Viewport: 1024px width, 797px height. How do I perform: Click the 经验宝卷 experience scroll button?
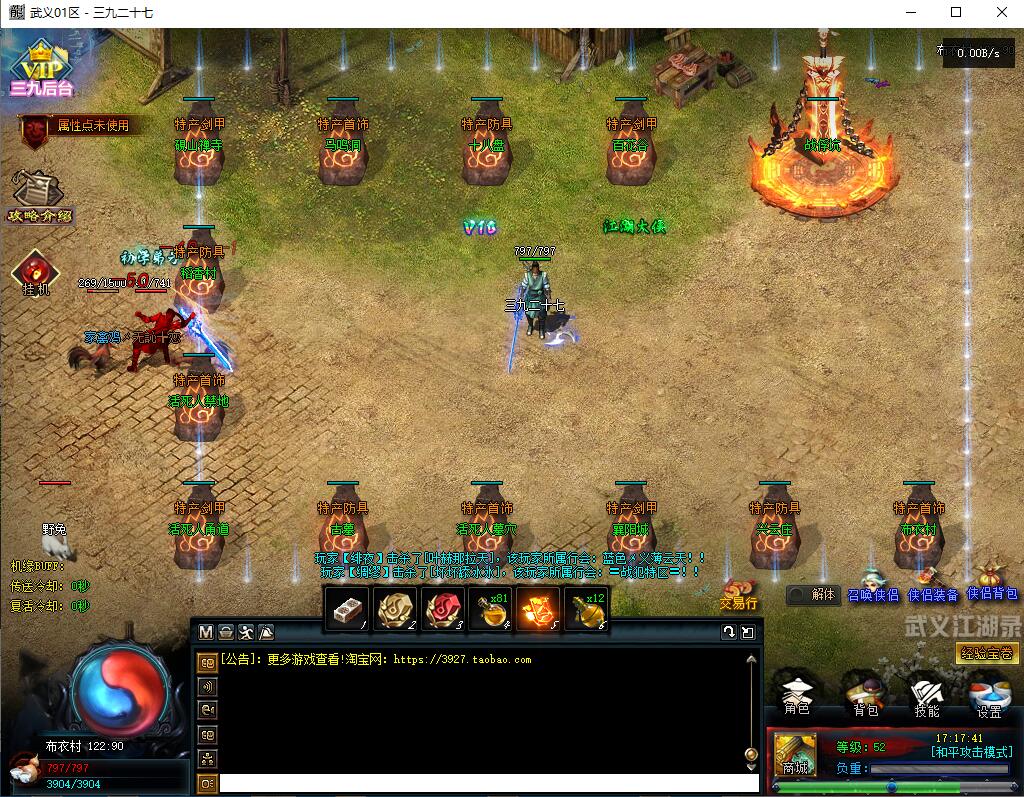tap(986, 654)
